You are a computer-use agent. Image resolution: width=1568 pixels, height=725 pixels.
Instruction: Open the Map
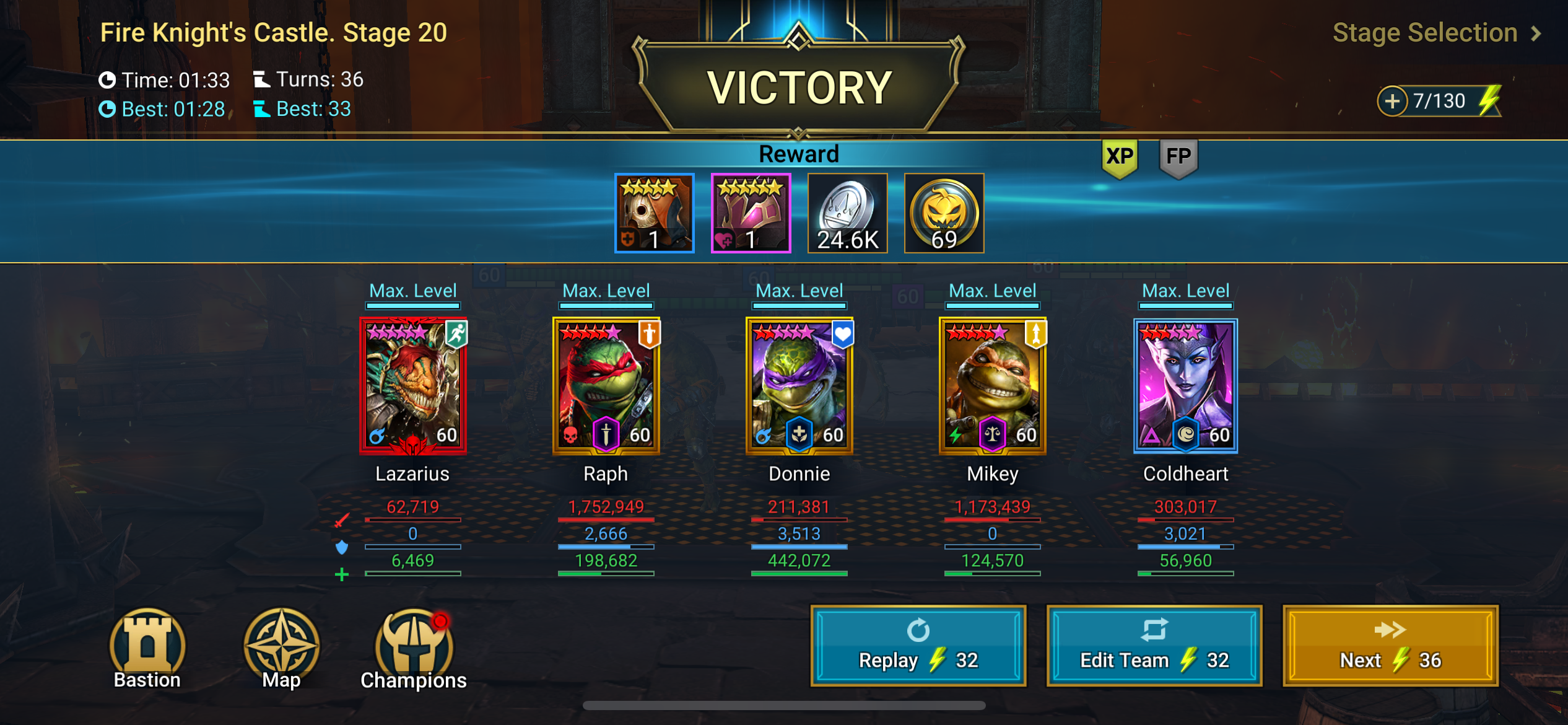tap(281, 648)
